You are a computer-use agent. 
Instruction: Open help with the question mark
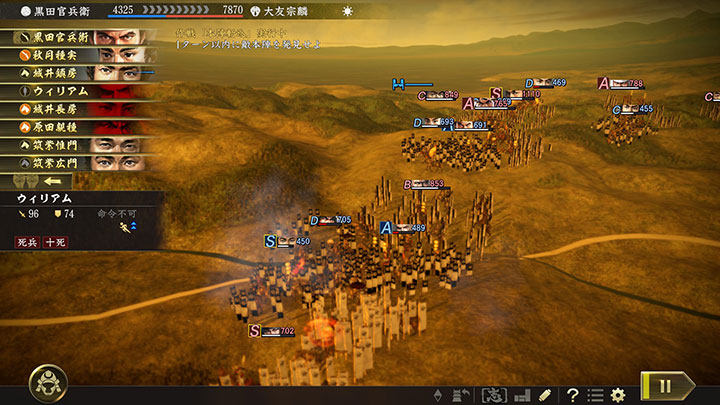(573, 395)
